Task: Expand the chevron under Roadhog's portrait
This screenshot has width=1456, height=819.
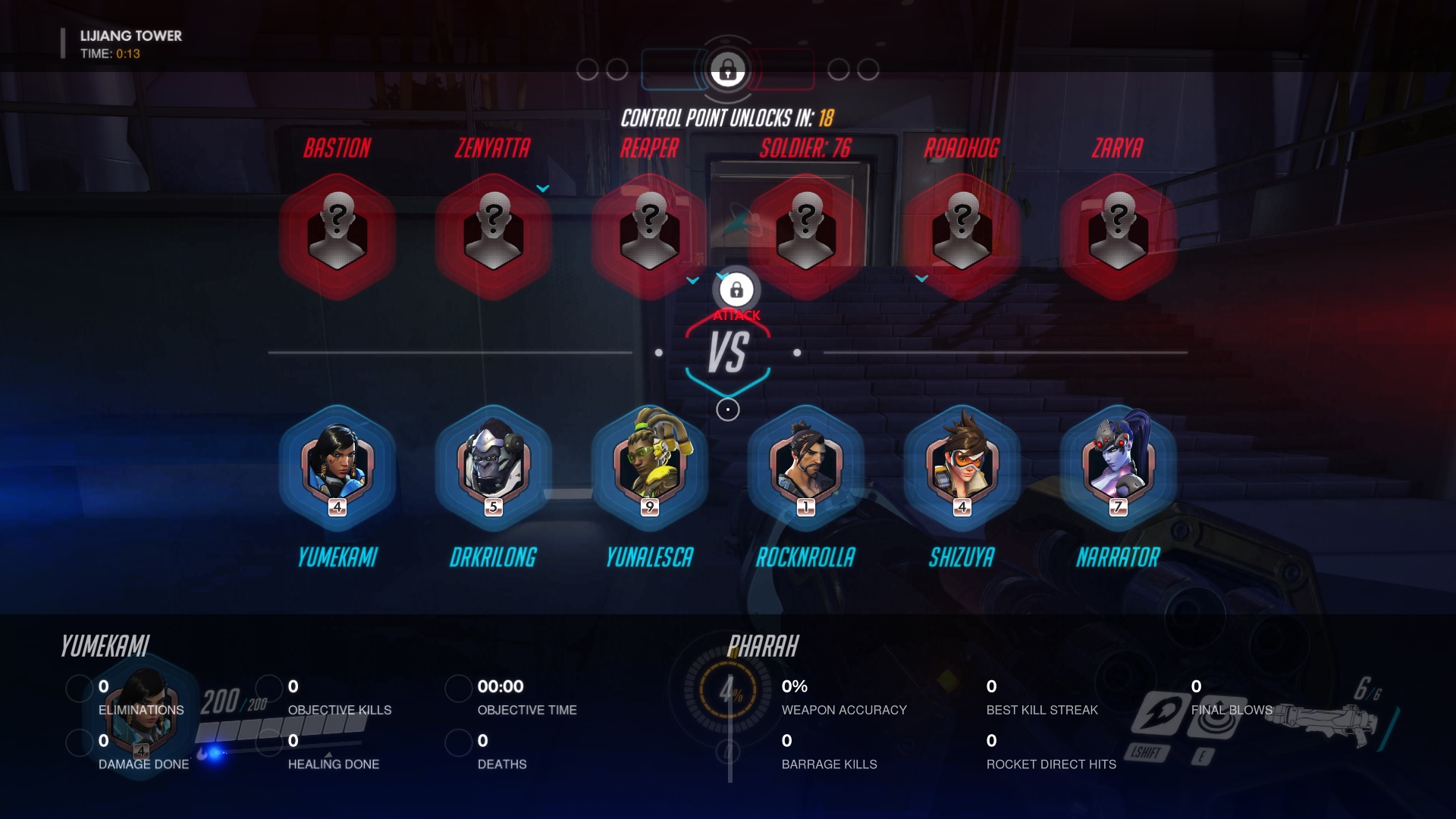Action: pos(923,278)
